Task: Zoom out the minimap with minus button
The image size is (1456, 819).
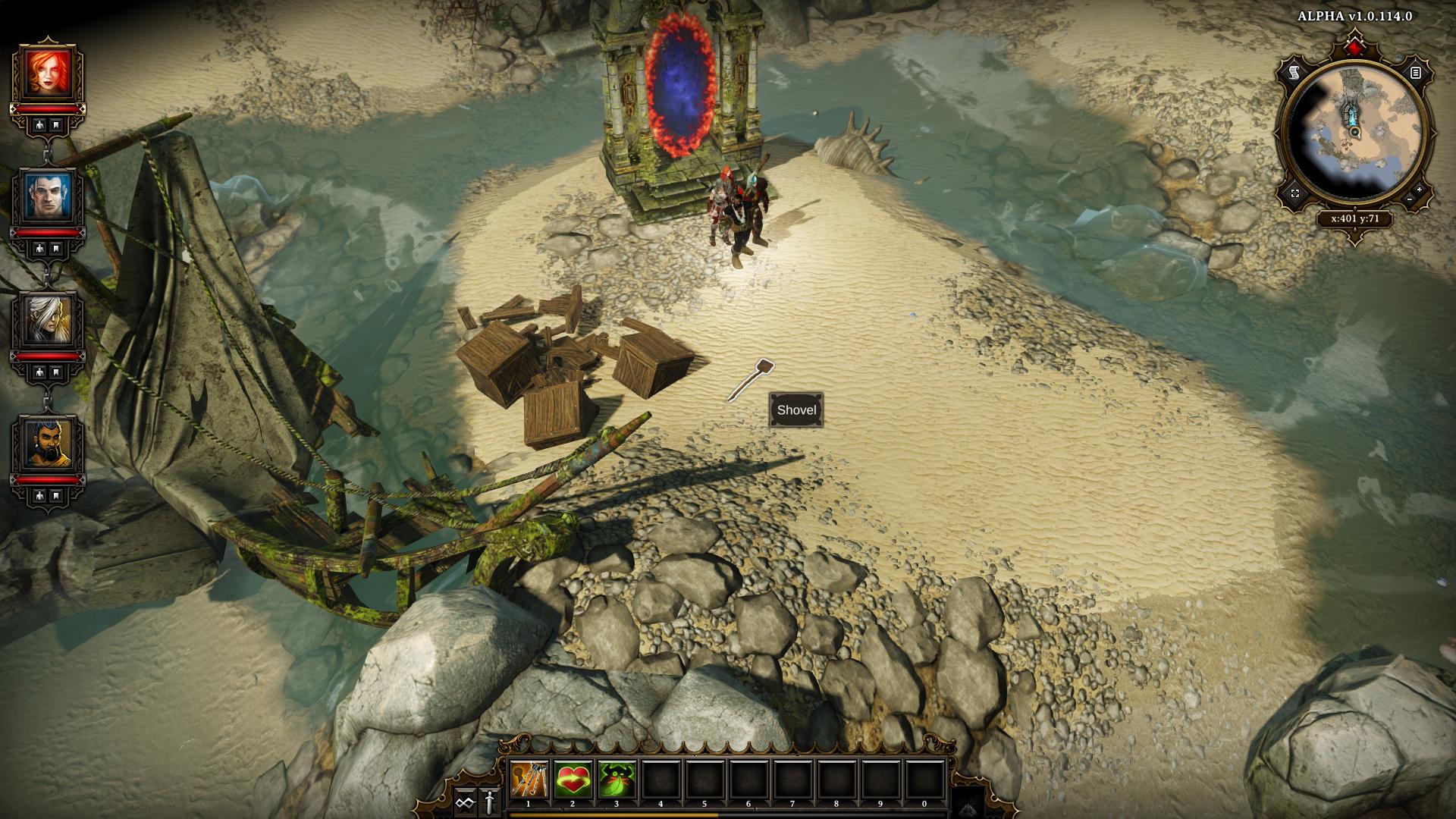Action: pos(1410,199)
